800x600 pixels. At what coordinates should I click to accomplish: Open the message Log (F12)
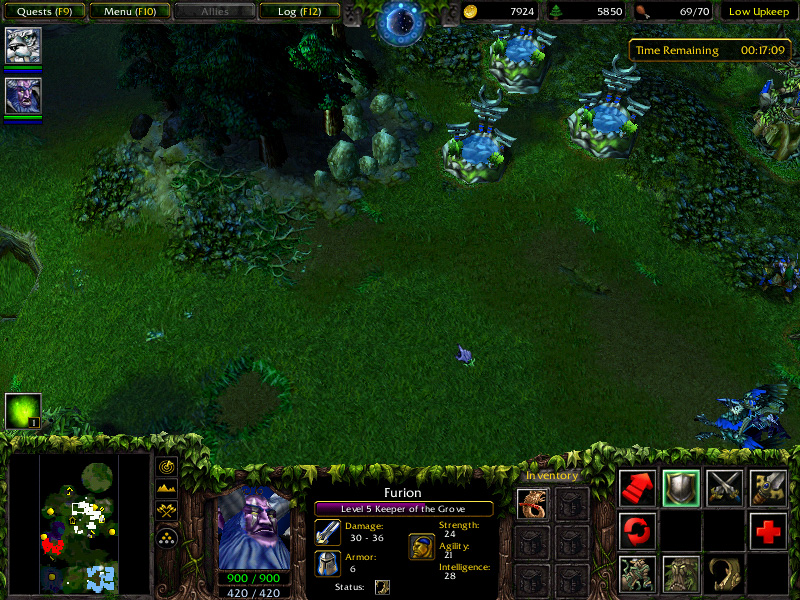point(298,12)
